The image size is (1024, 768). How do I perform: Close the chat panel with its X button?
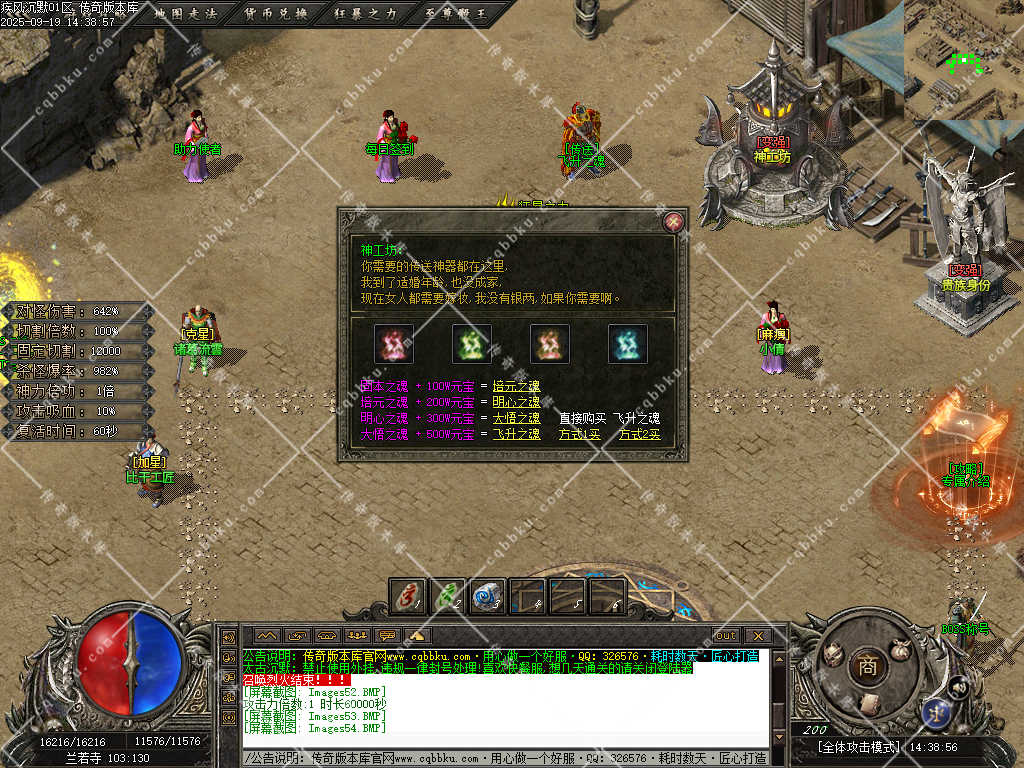tap(758, 635)
